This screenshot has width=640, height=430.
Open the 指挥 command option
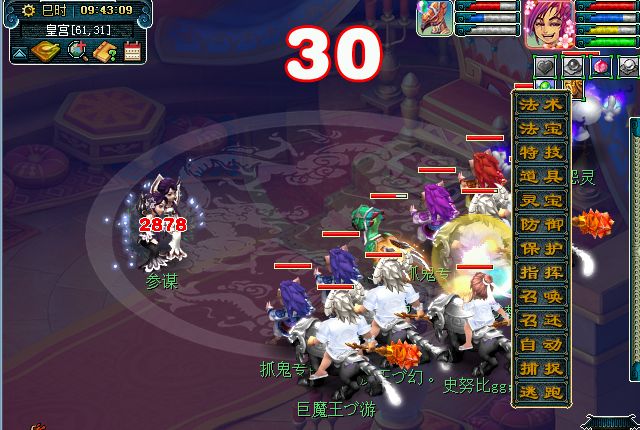tap(541, 273)
